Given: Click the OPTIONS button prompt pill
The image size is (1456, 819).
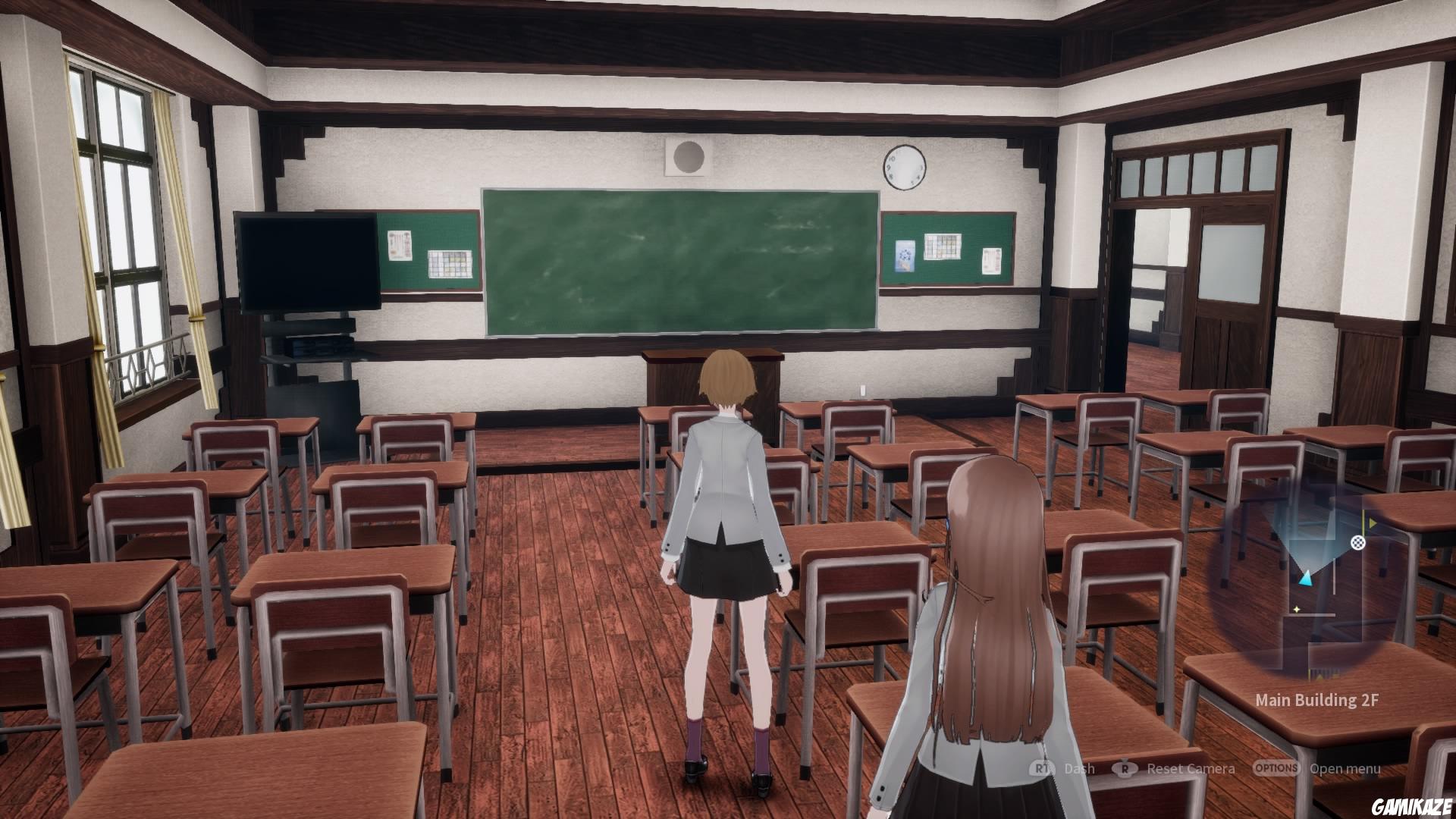Looking at the screenshot, I should click(1276, 768).
